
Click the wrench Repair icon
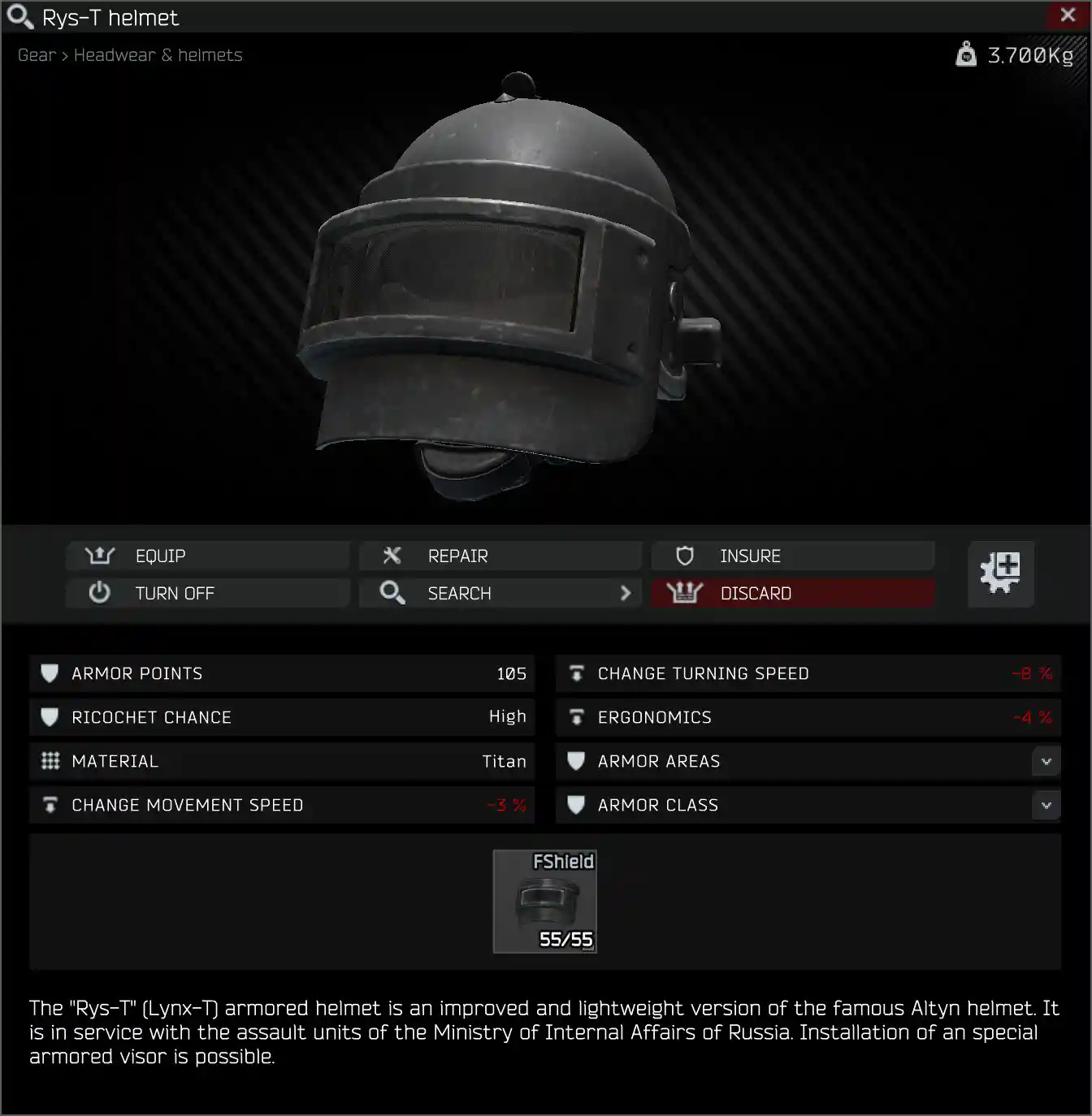392,556
